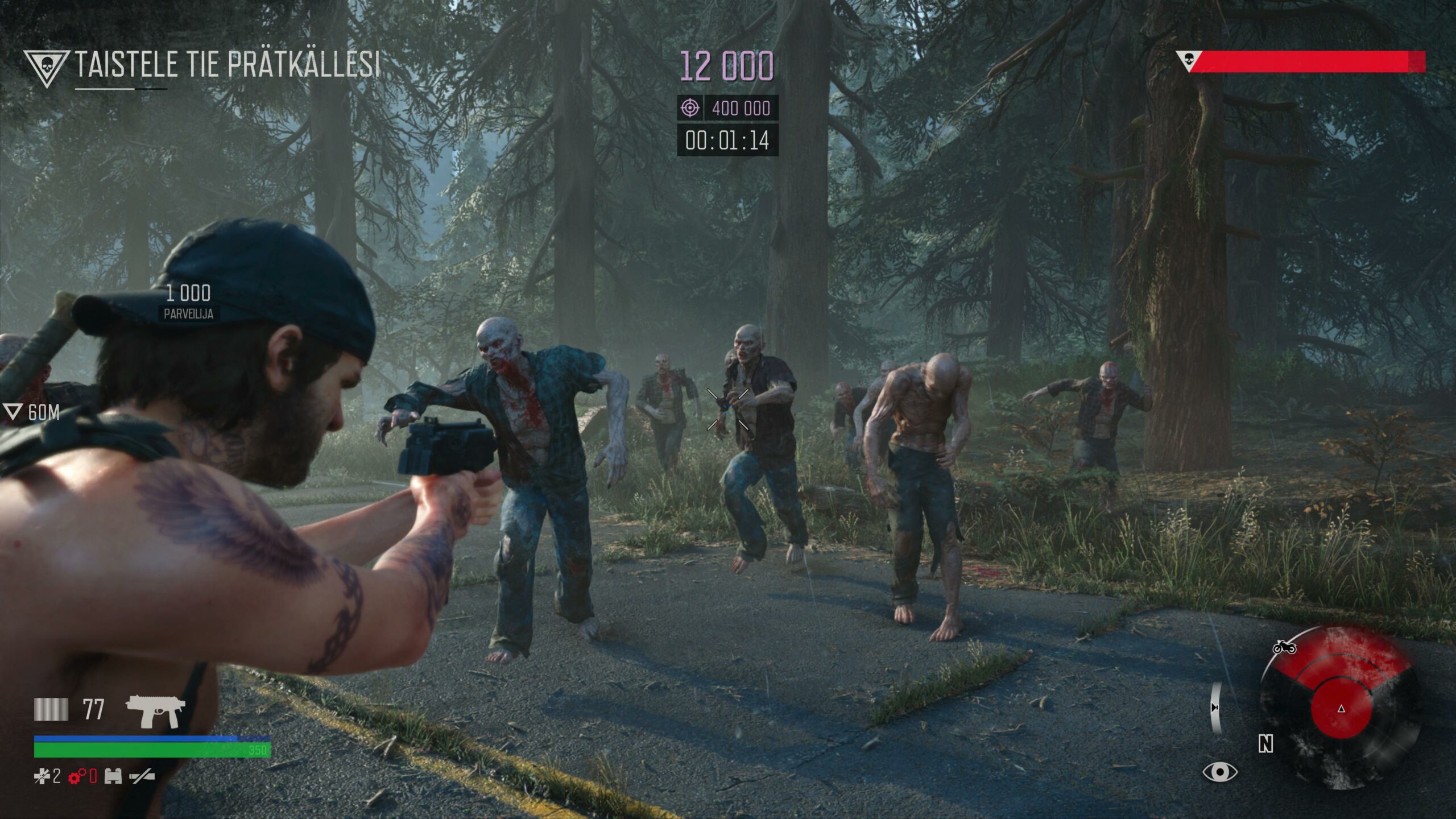
Task: Toggle the eye visibility indicator
Action: [x=1219, y=772]
